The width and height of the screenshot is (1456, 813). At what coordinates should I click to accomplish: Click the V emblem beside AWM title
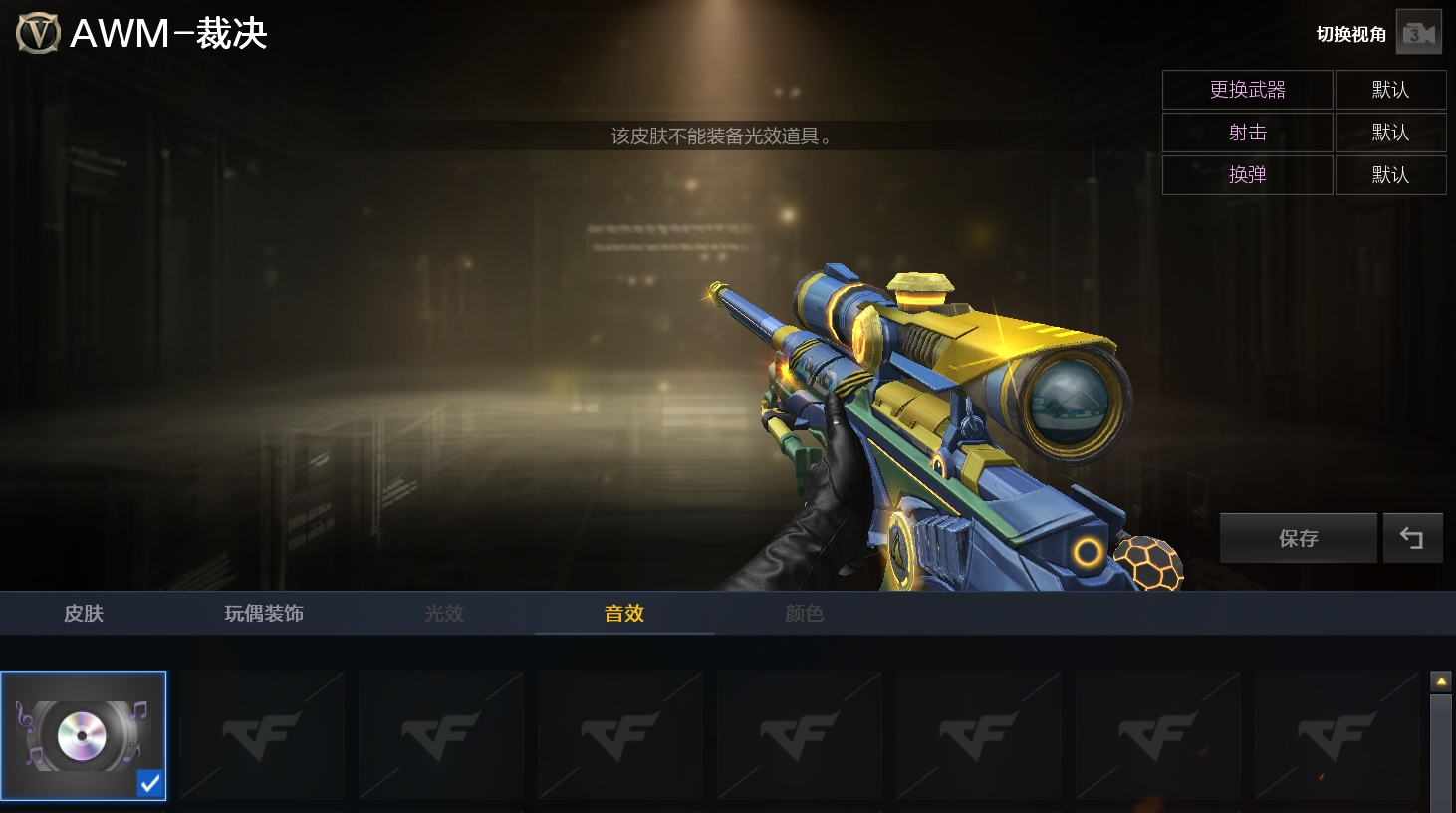(38, 34)
